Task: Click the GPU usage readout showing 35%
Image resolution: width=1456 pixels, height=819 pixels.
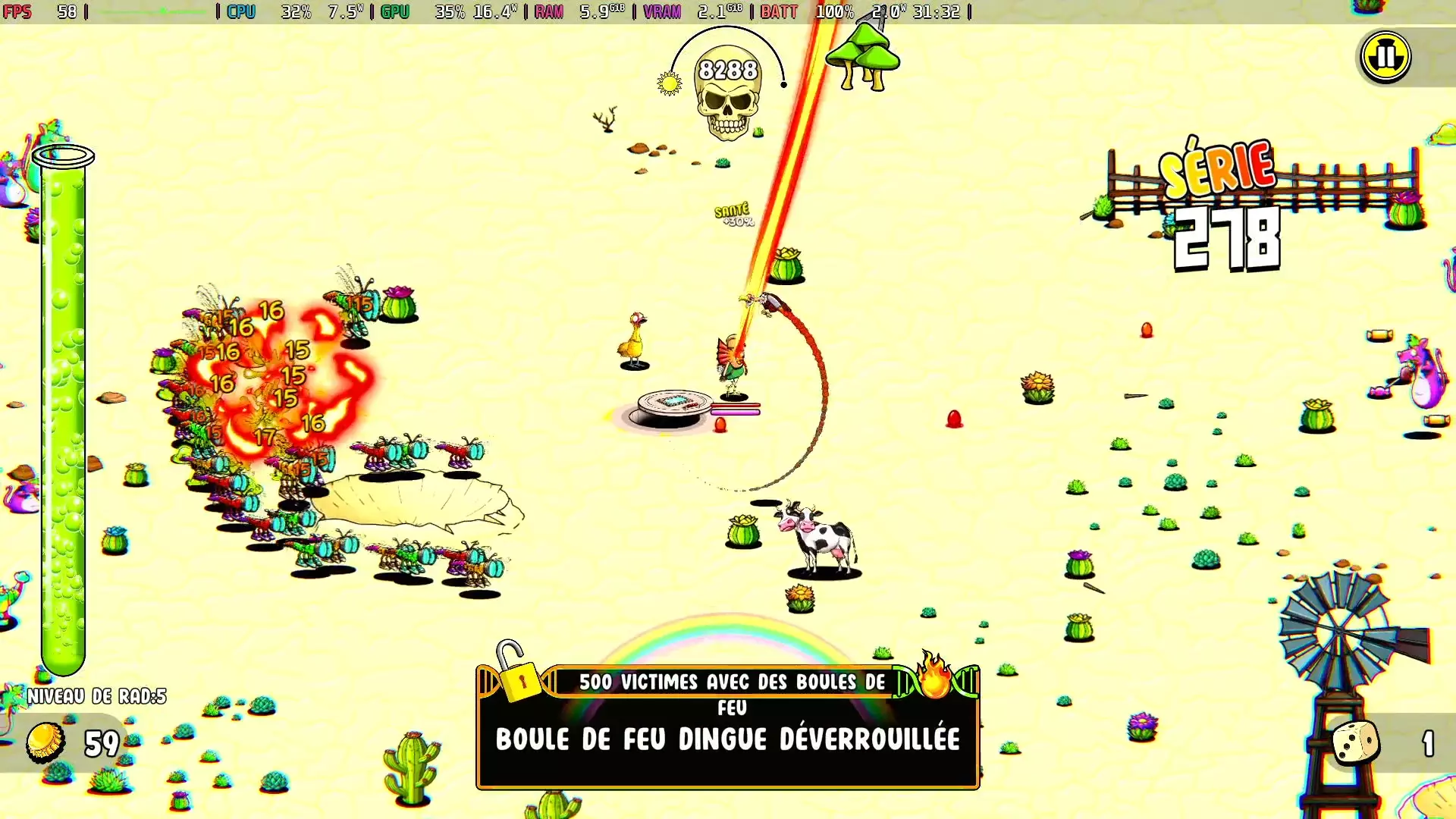Action: point(448,11)
